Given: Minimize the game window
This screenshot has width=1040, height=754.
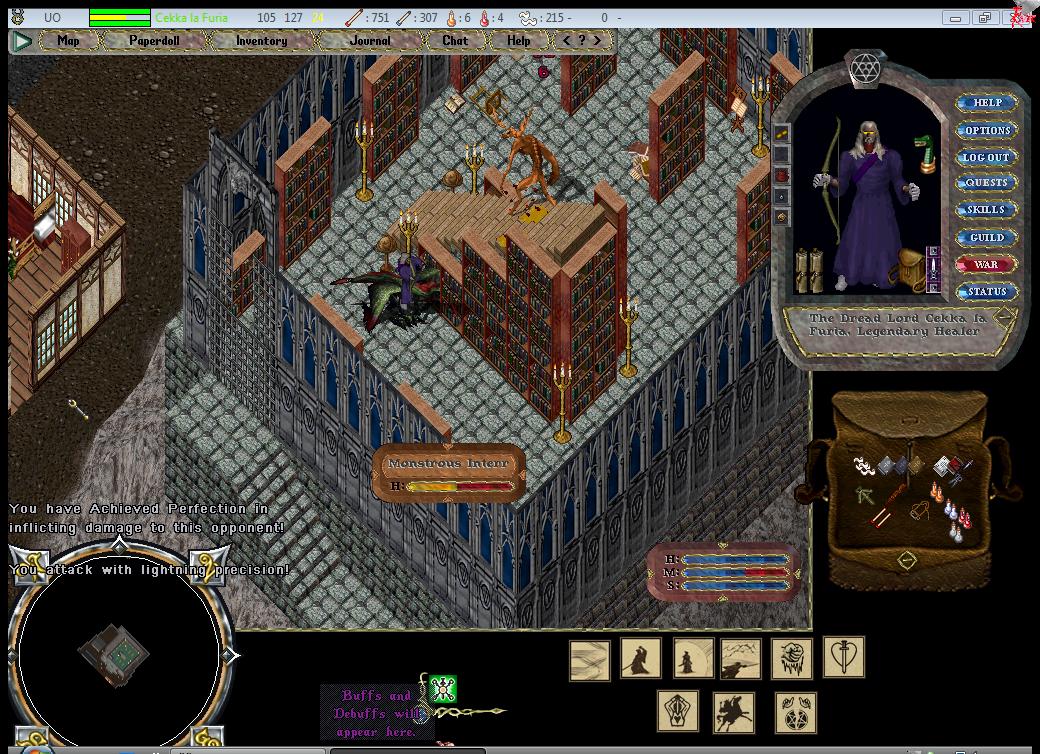Looking at the screenshot, I should (956, 17).
